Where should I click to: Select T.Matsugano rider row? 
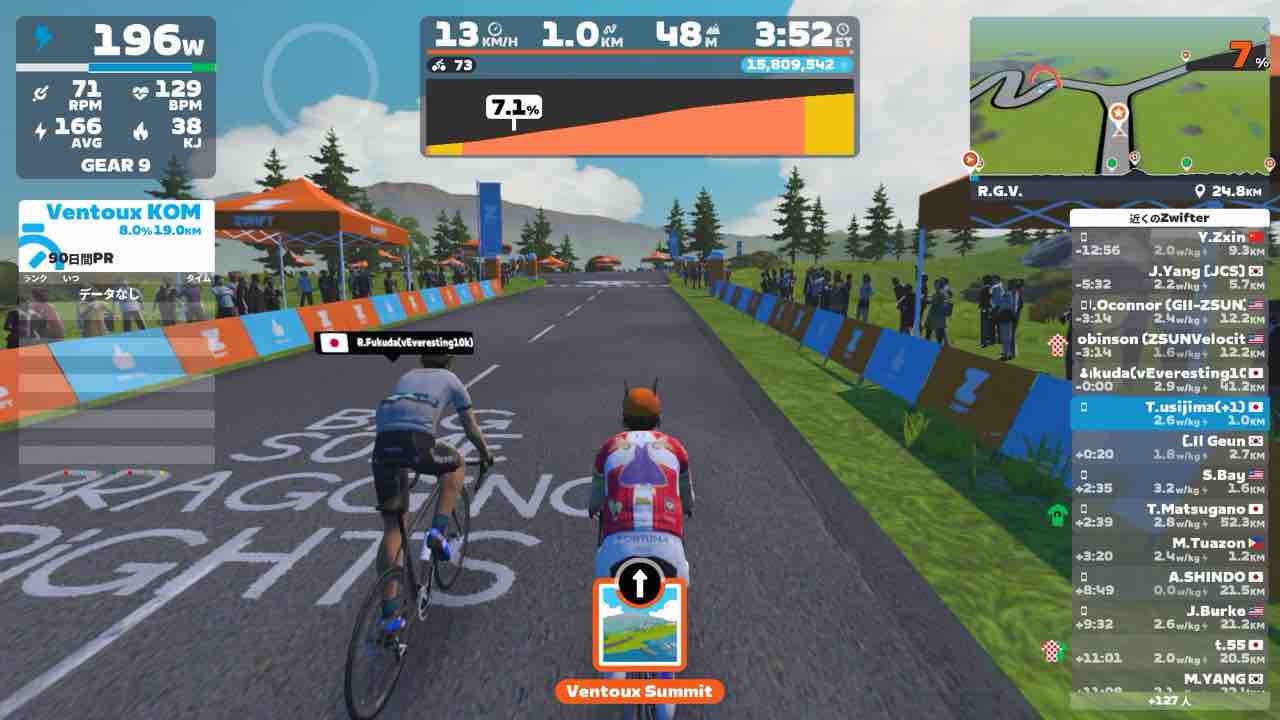1169,516
